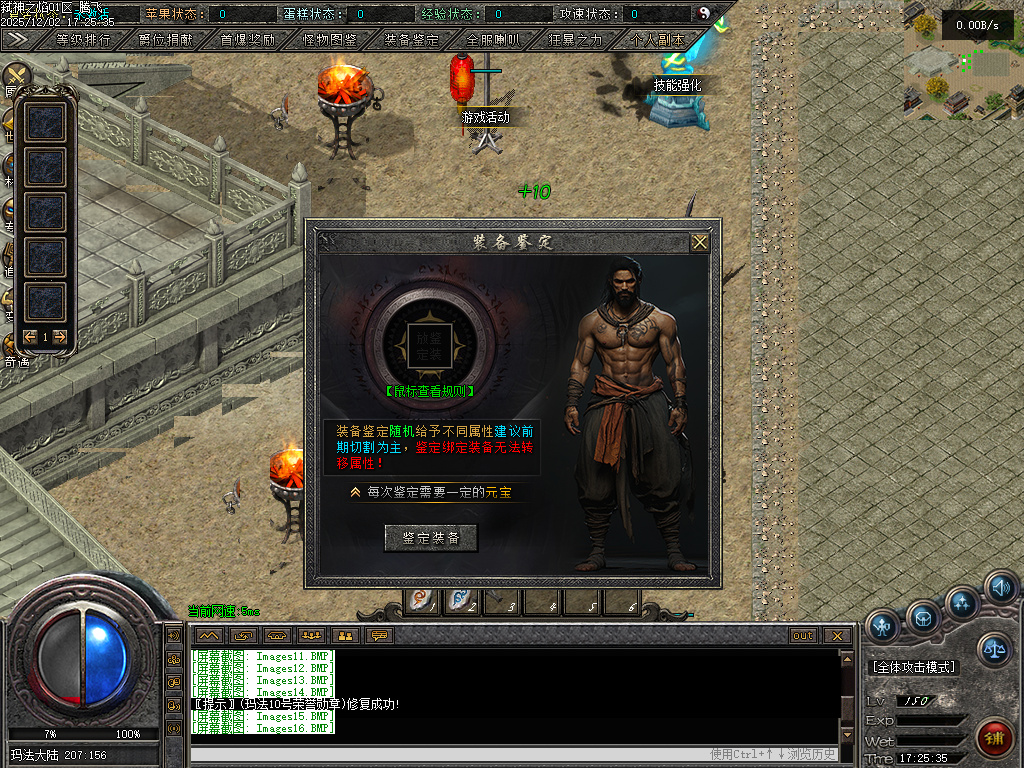1024x768 pixels.
Task: Click the 鉴定装备 button
Action: tap(431, 538)
